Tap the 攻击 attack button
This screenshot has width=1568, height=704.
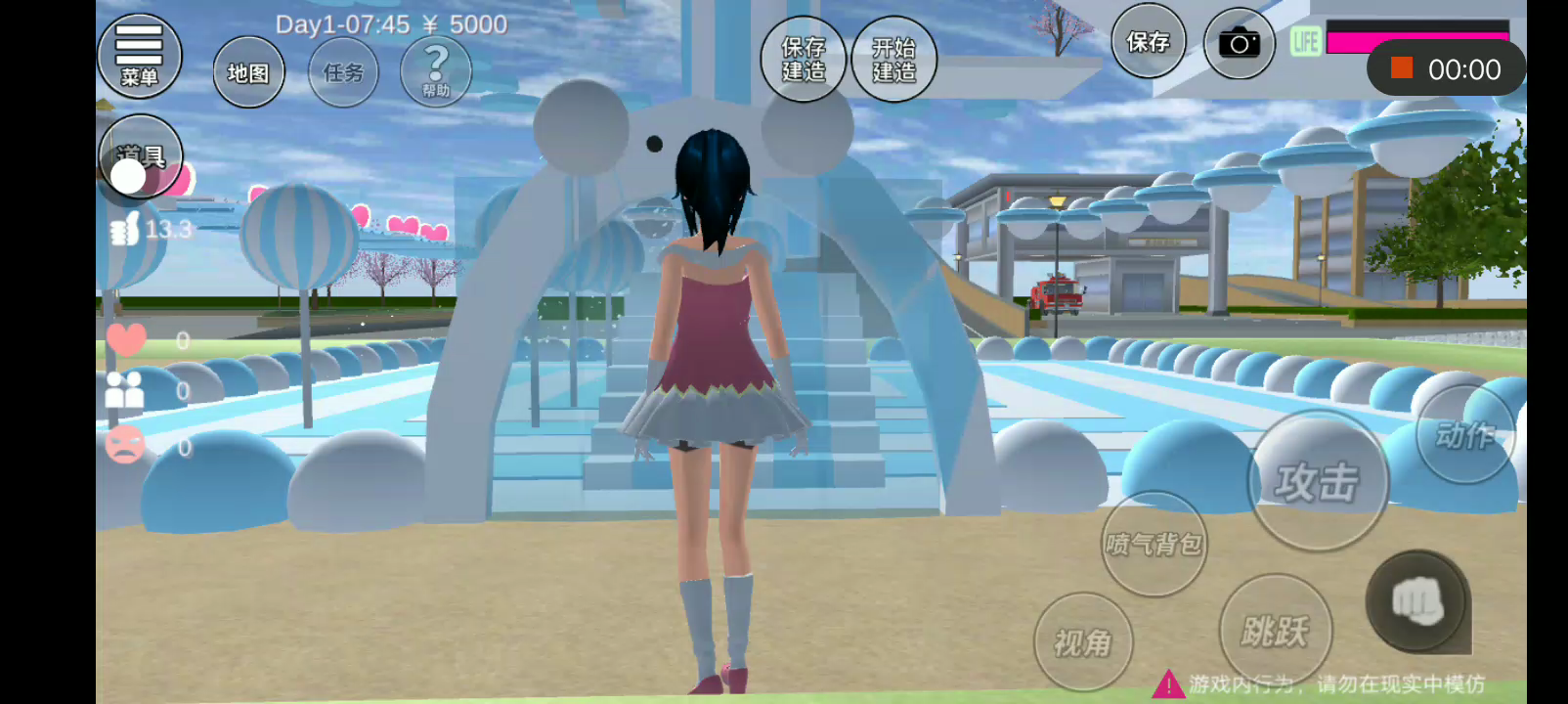click(1318, 481)
